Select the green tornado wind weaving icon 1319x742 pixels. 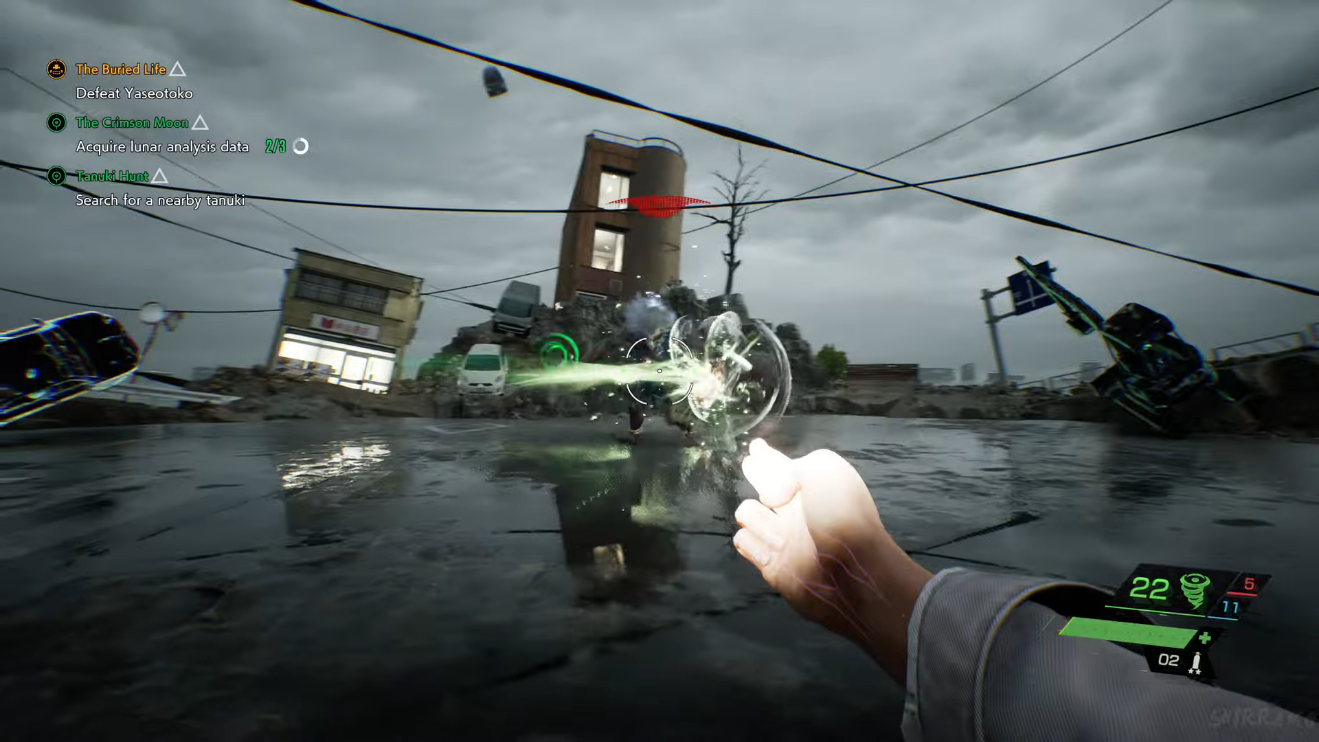coord(1194,590)
